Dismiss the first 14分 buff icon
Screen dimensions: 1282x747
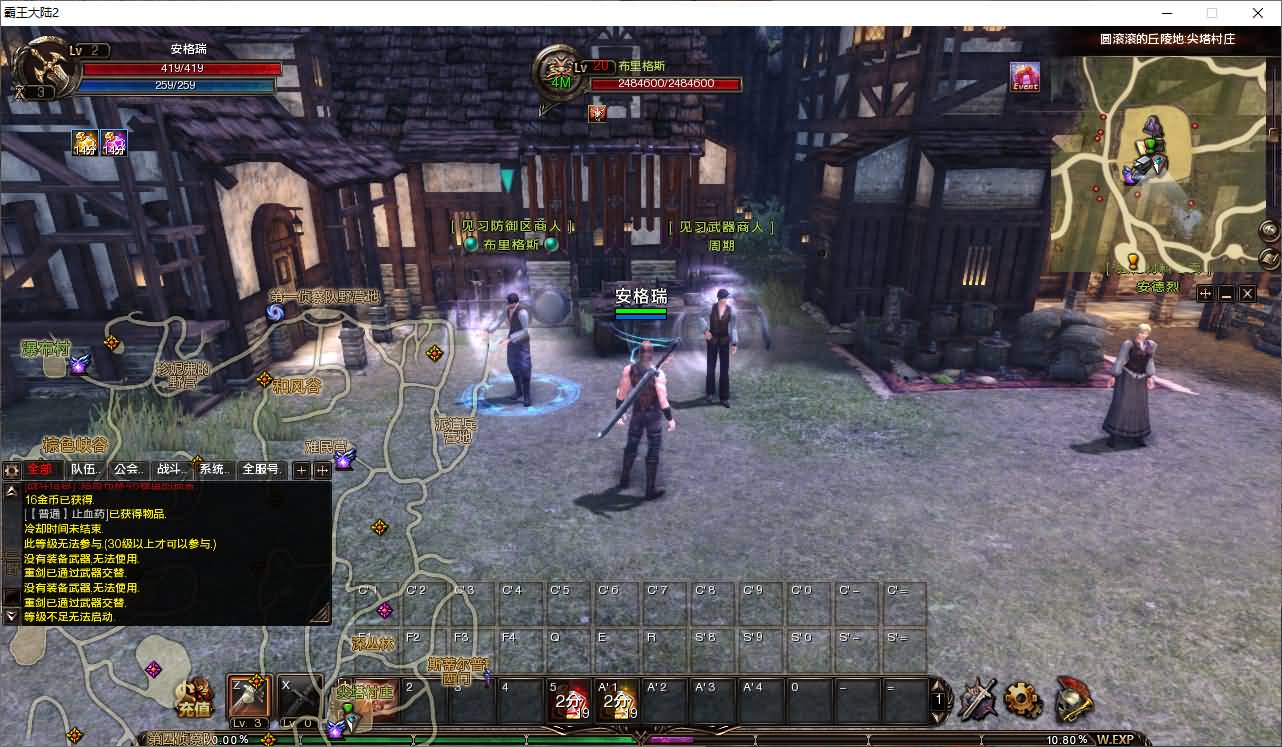tap(84, 142)
